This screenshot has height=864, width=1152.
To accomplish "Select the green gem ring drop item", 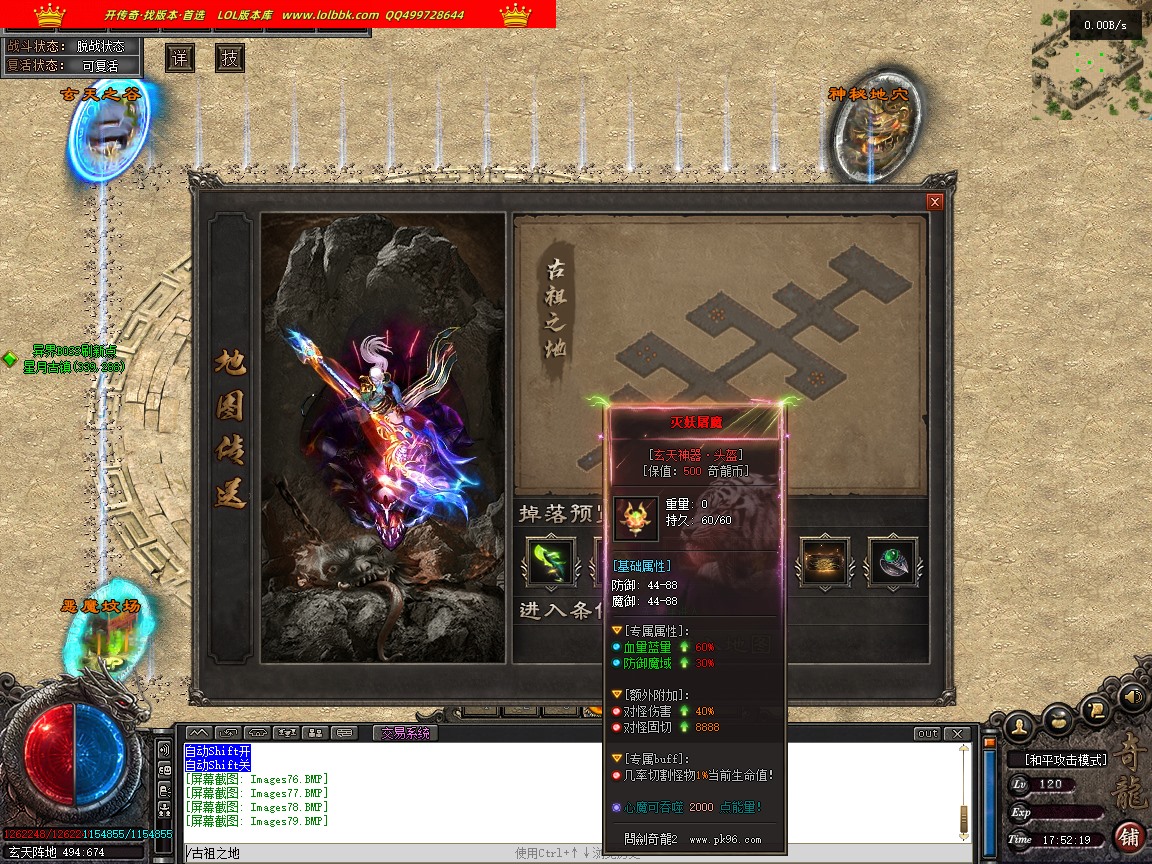I will (892, 562).
